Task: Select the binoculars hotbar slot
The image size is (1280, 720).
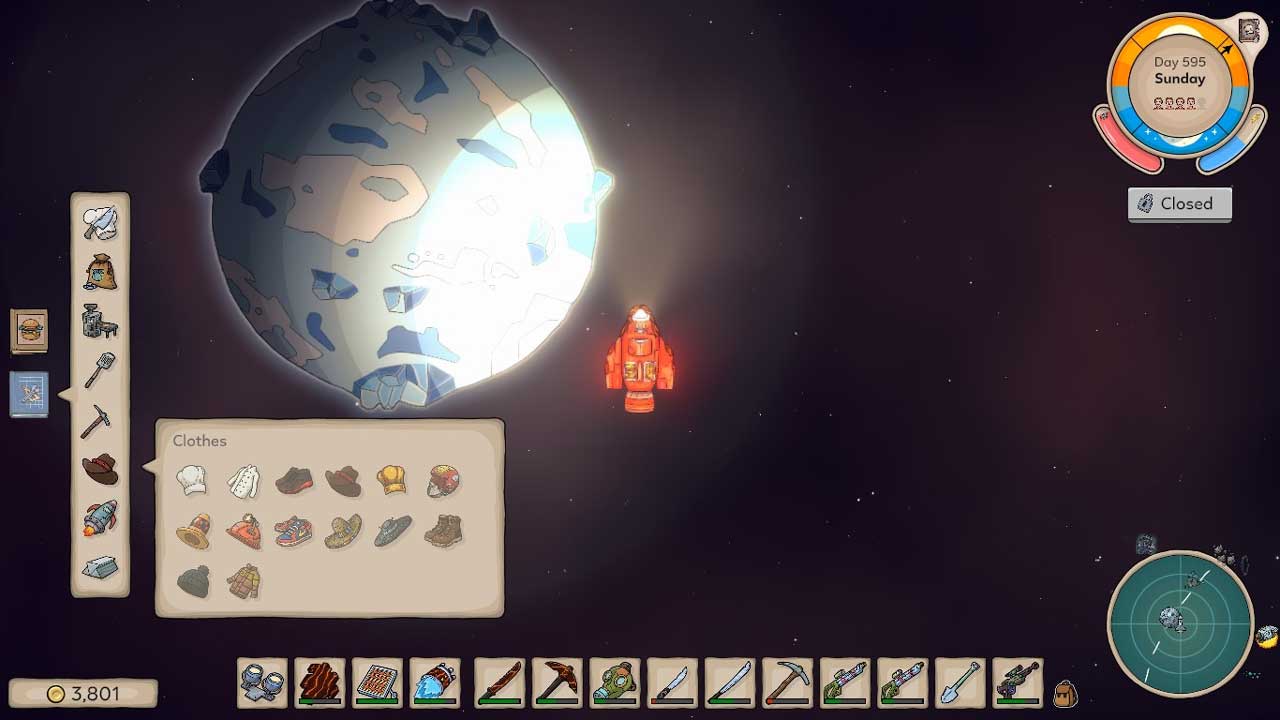Action: [262, 683]
